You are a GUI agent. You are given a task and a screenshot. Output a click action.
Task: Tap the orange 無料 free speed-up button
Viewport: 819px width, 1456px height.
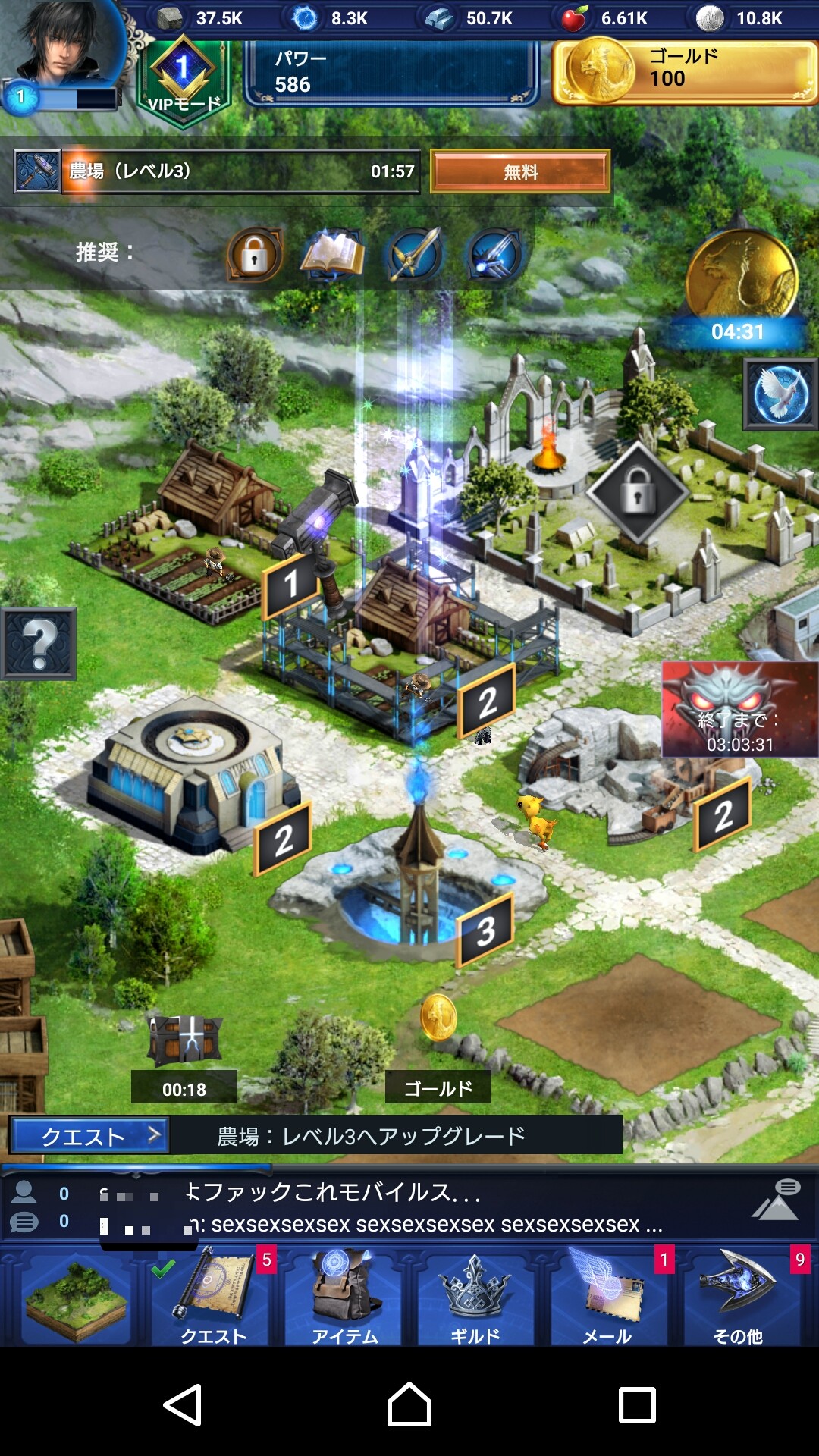coord(520,171)
